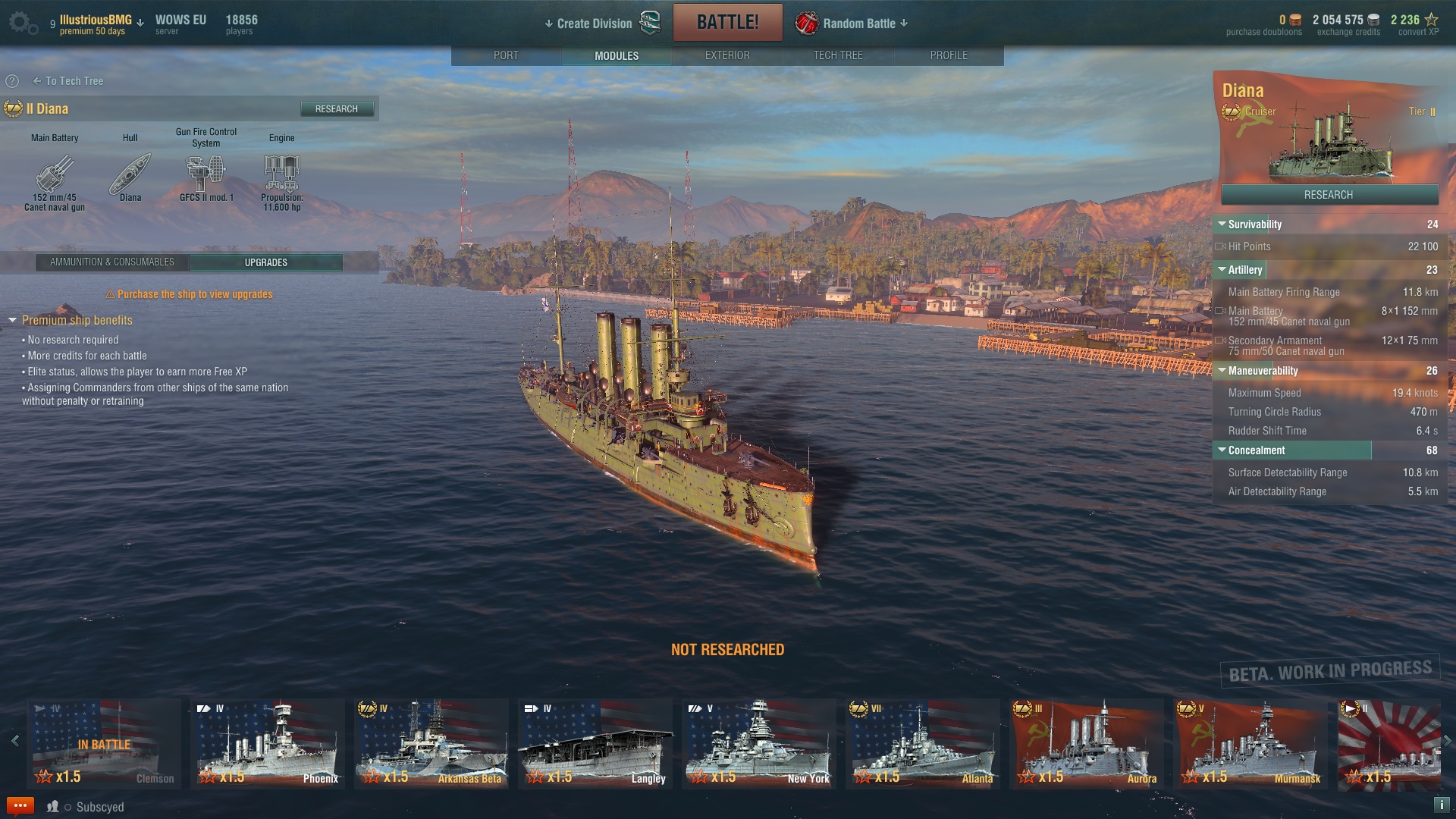Click RESEARCH beside the II Diana title
Viewport: 1456px width, 819px height.
click(x=337, y=109)
